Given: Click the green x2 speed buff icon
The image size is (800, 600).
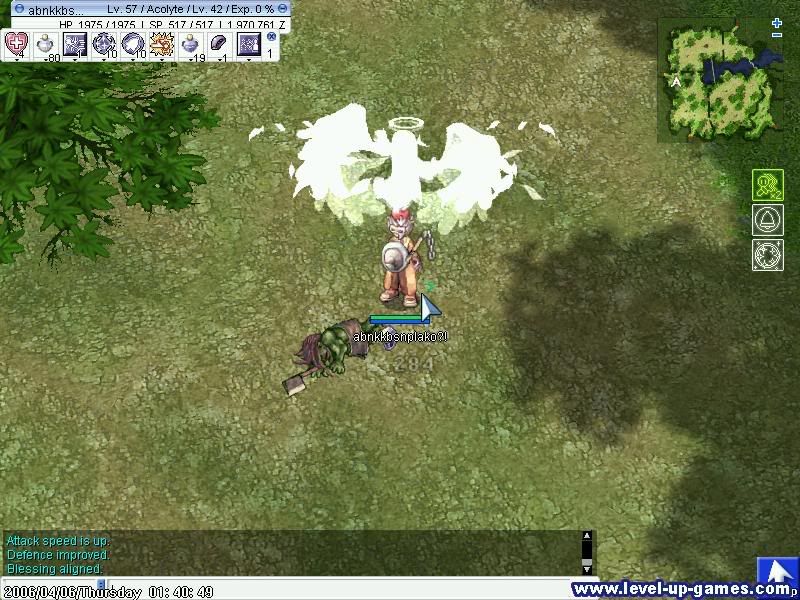Looking at the screenshot, I should pos(767,186).
